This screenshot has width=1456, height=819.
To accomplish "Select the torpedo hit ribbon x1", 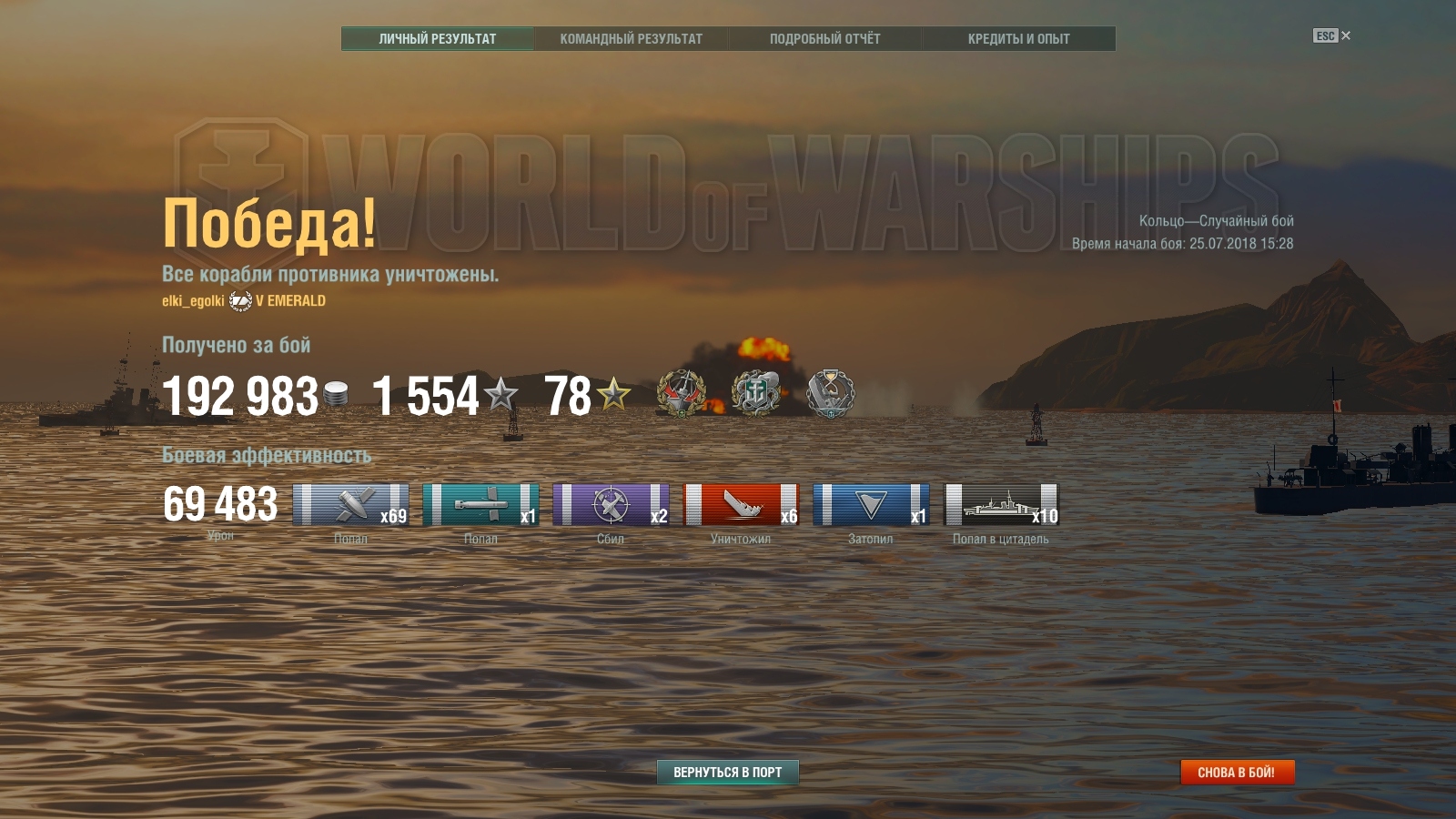I will coord(480,505).
